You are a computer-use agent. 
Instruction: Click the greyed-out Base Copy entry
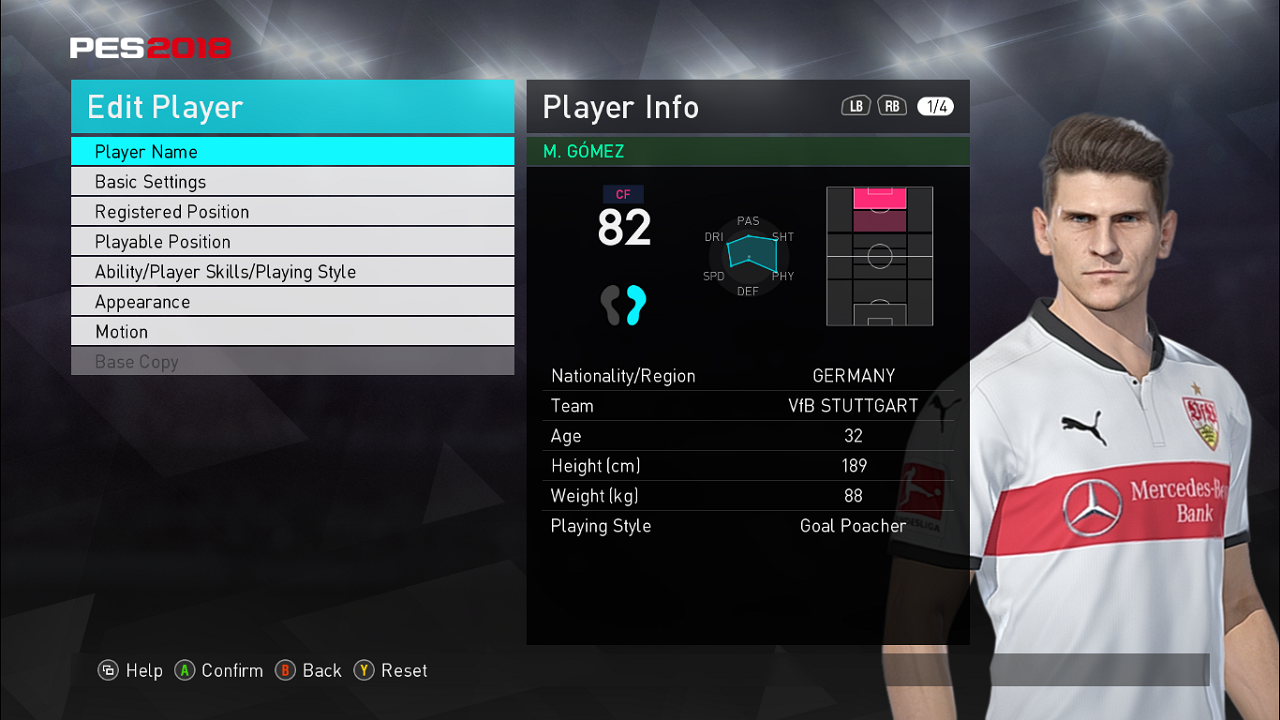click(x=292, y=362)
